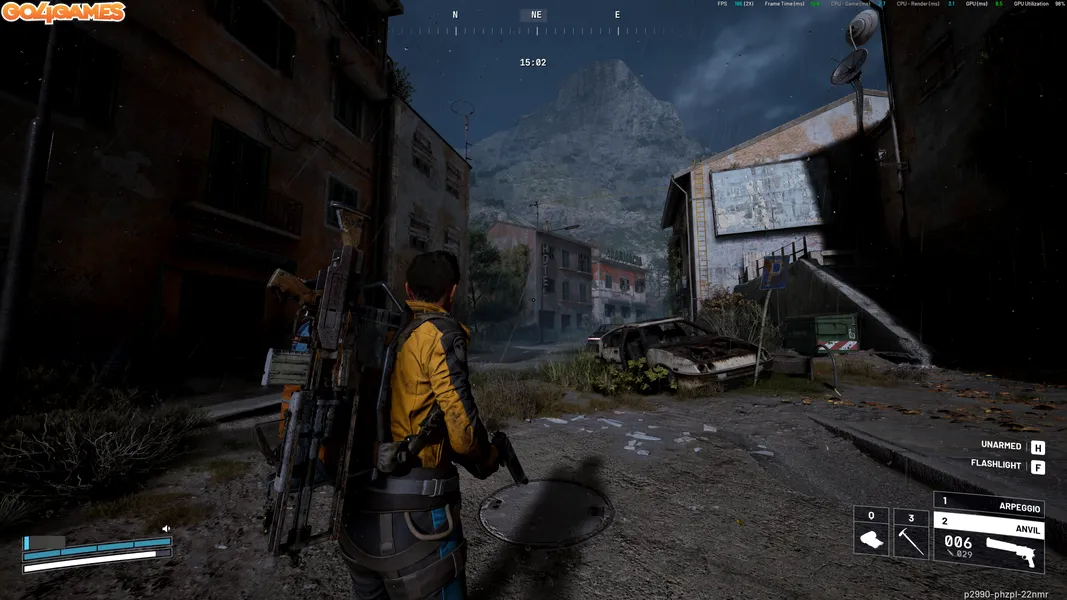The height and width of the screenshot is (600, 1067).
Task: Click the speaker sound indicator icon
Action: 166,529
